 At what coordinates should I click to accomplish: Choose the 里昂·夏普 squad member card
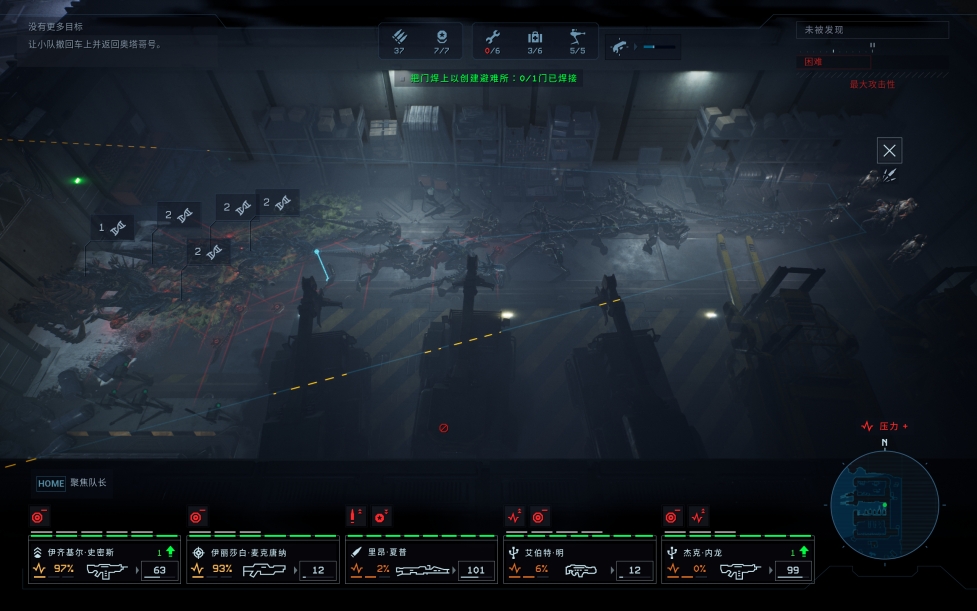(x=421, y=560)
